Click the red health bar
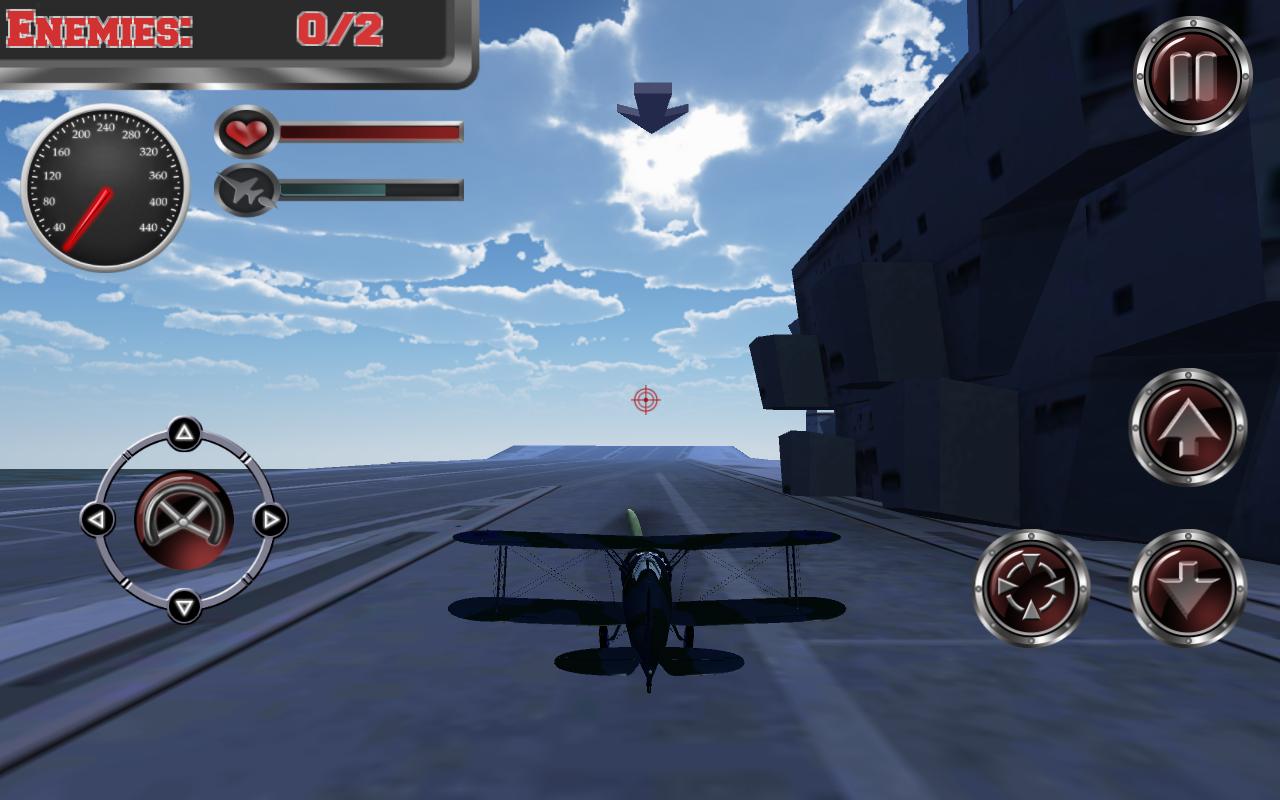The width and height of the screenshot is (1280, 800). 370,131
